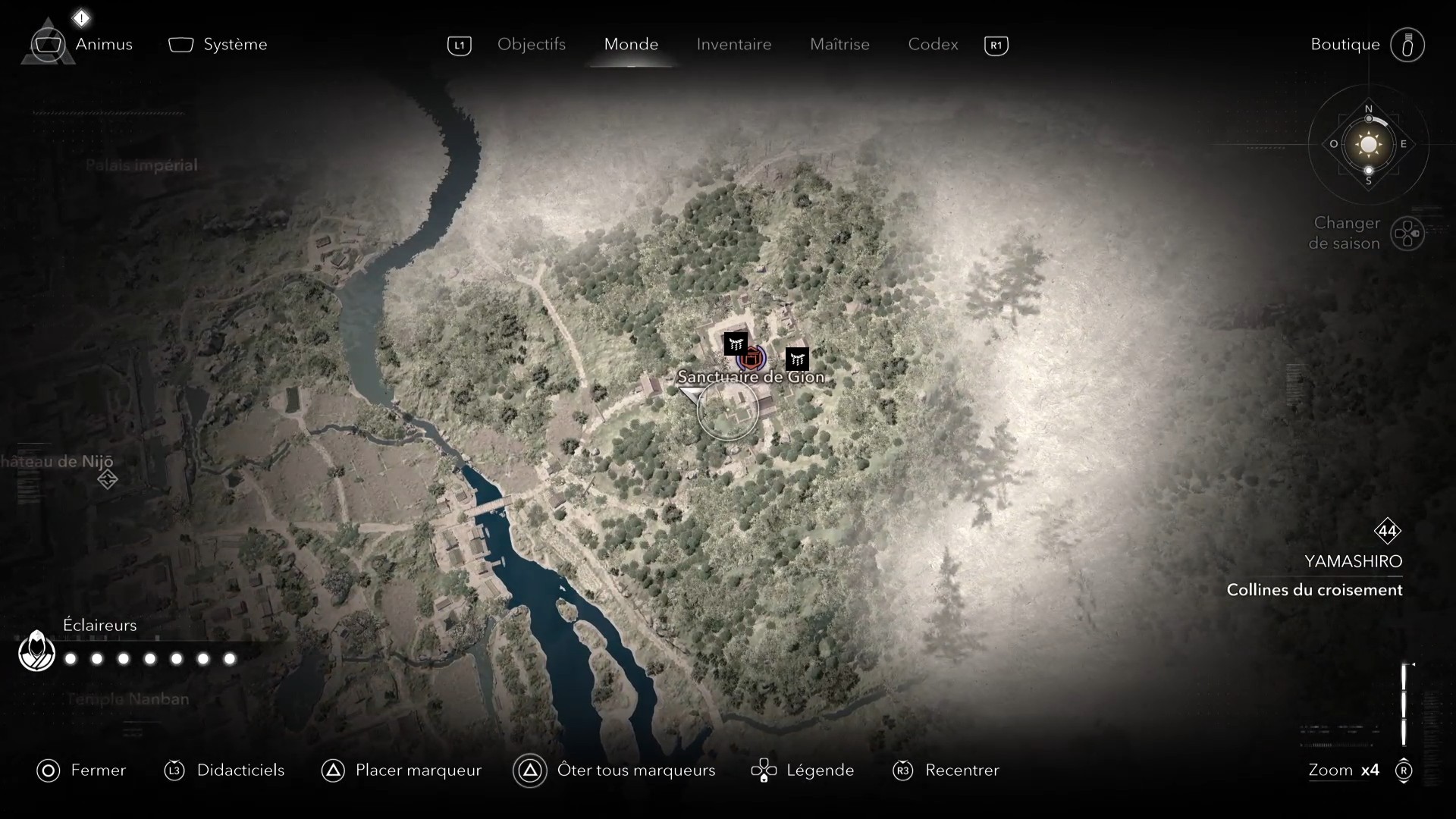
Task: Click the left castle banner marker on map
Action: click(736, 343)
